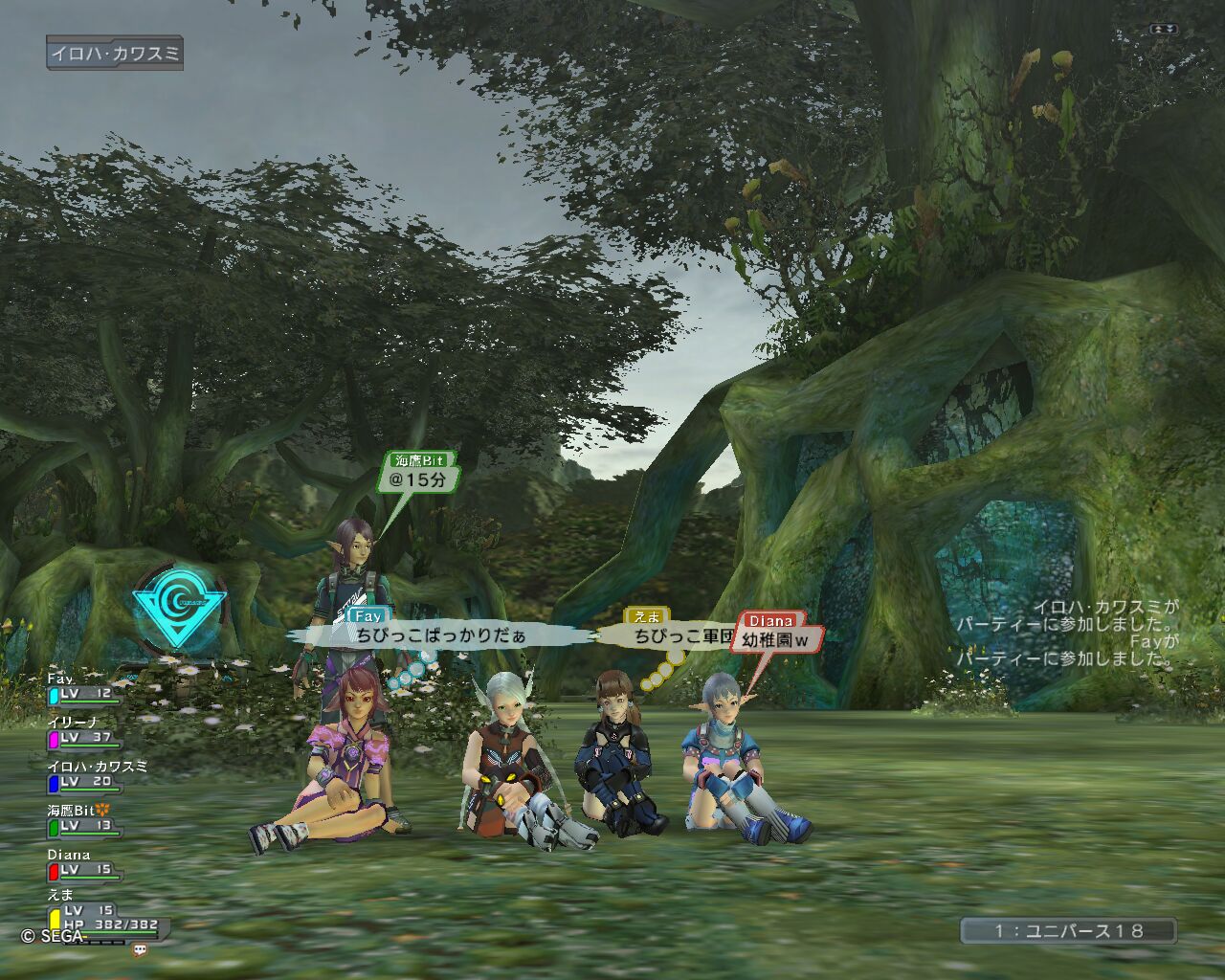Image resolution: width=1225 pixels, height=980 pixels.
Task: Pick Diana from the party list
Action: click(x=83, y=867)
